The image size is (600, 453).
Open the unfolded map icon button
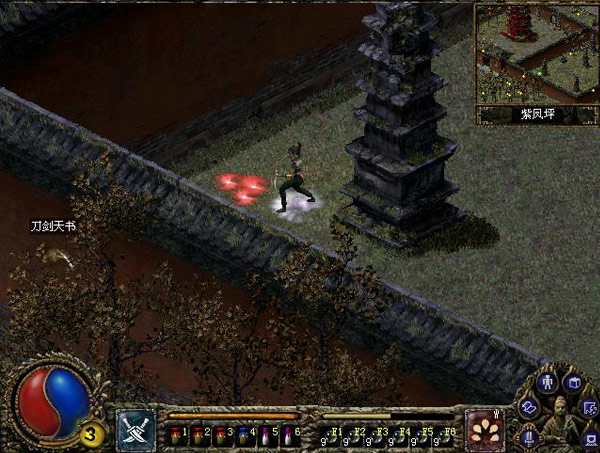pos(529,406)
